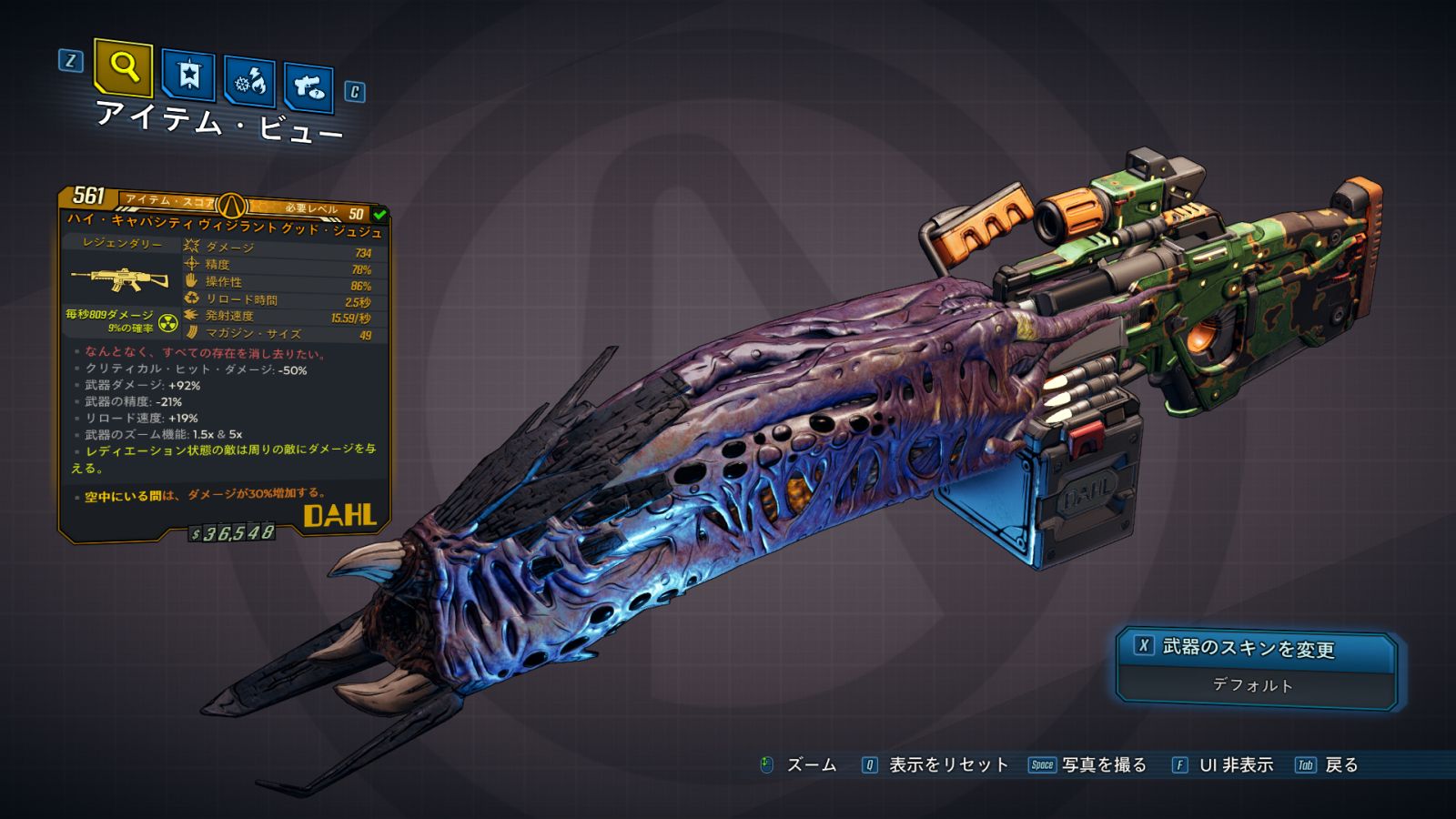
Task: Choose the デフォルト weapon skin field
Action: tap(1252, 685)
